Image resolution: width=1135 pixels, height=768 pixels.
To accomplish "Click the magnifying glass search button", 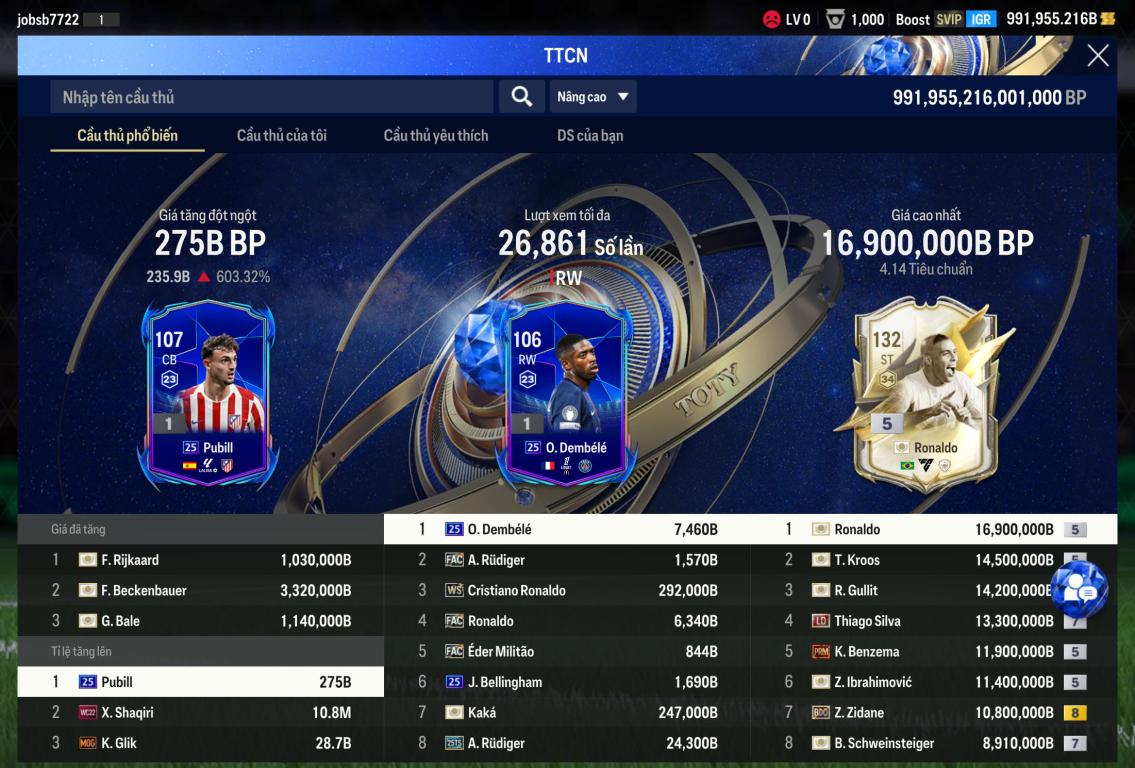I will click(521, 96).
